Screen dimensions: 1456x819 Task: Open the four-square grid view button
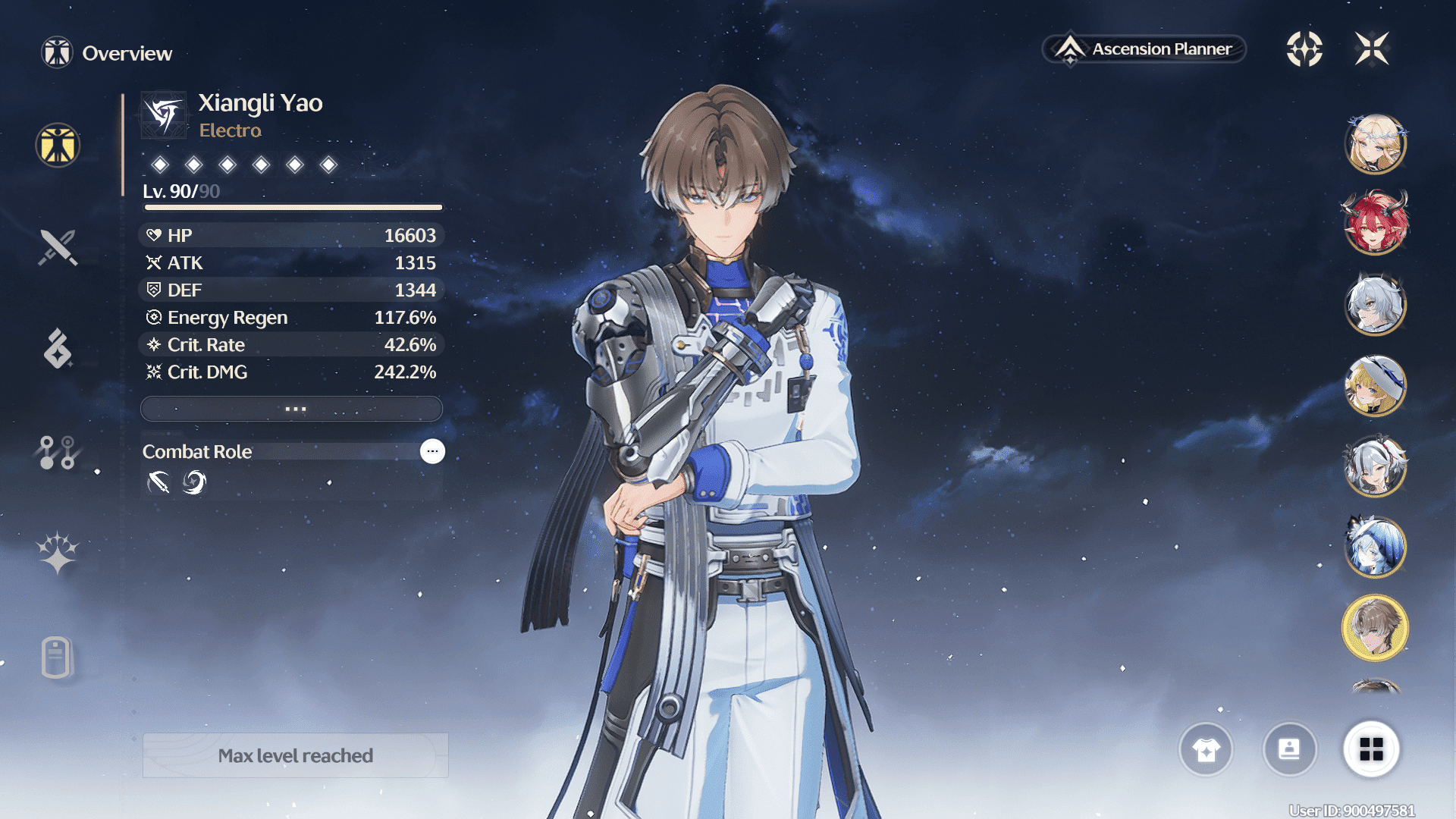[x=1371, y=749]
